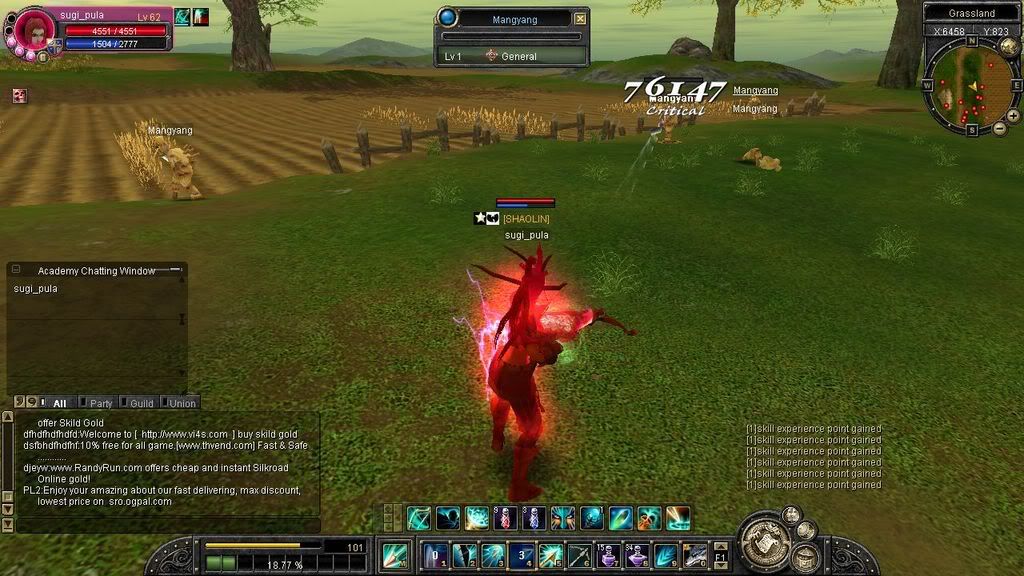This screenshot has height=576, width=1024.
Task: Switch chat to the Party tab
Action: (x=100, y=403)
